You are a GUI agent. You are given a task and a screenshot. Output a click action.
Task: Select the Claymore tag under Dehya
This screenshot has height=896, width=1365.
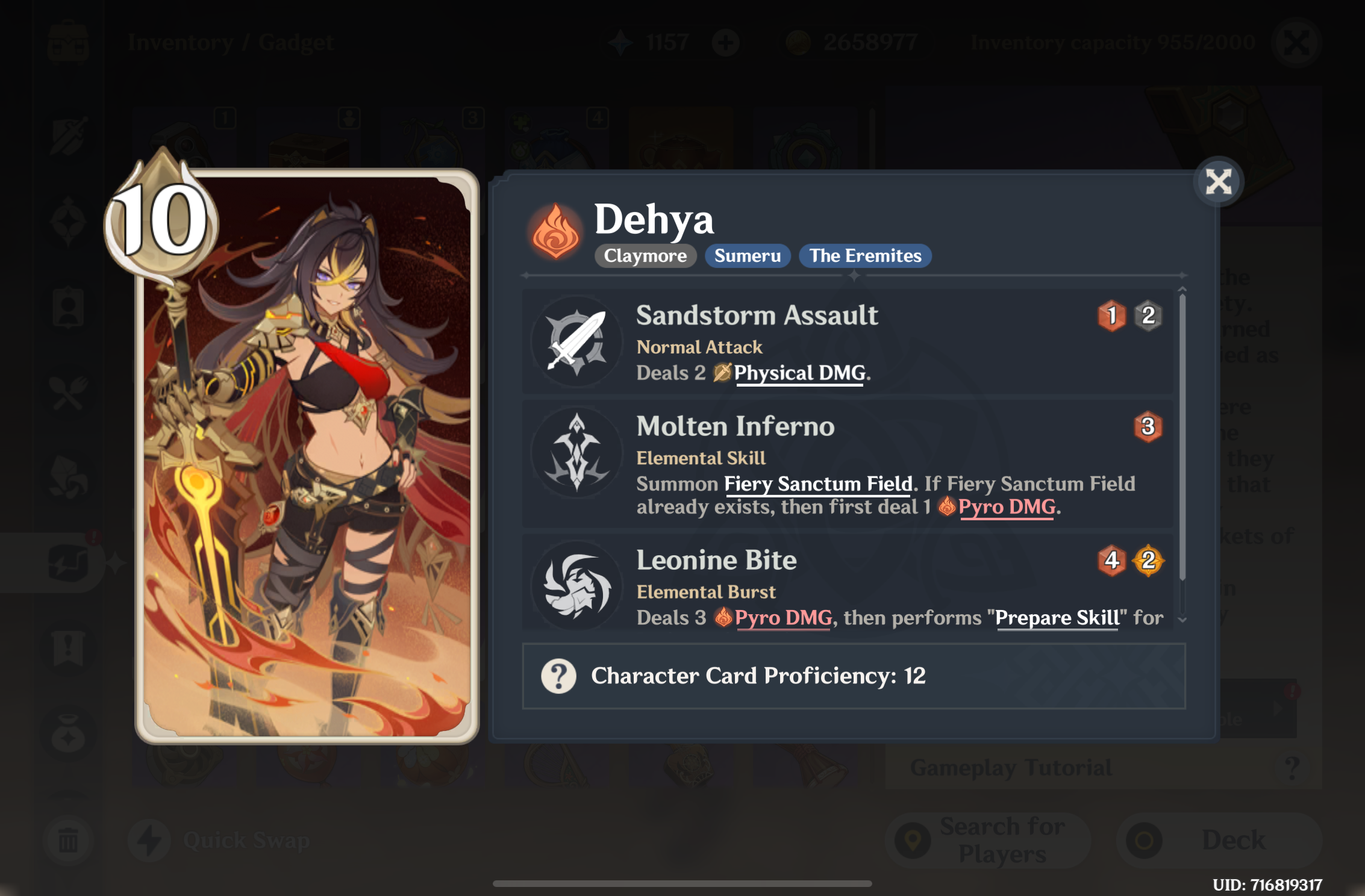click(645, 256)
